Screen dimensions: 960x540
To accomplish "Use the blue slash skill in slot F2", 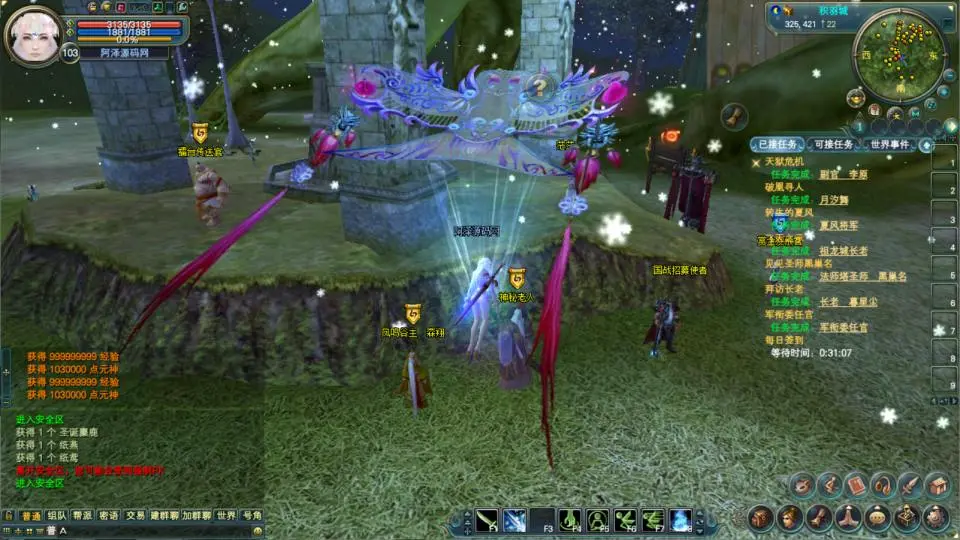I will (x=515, y=520).
